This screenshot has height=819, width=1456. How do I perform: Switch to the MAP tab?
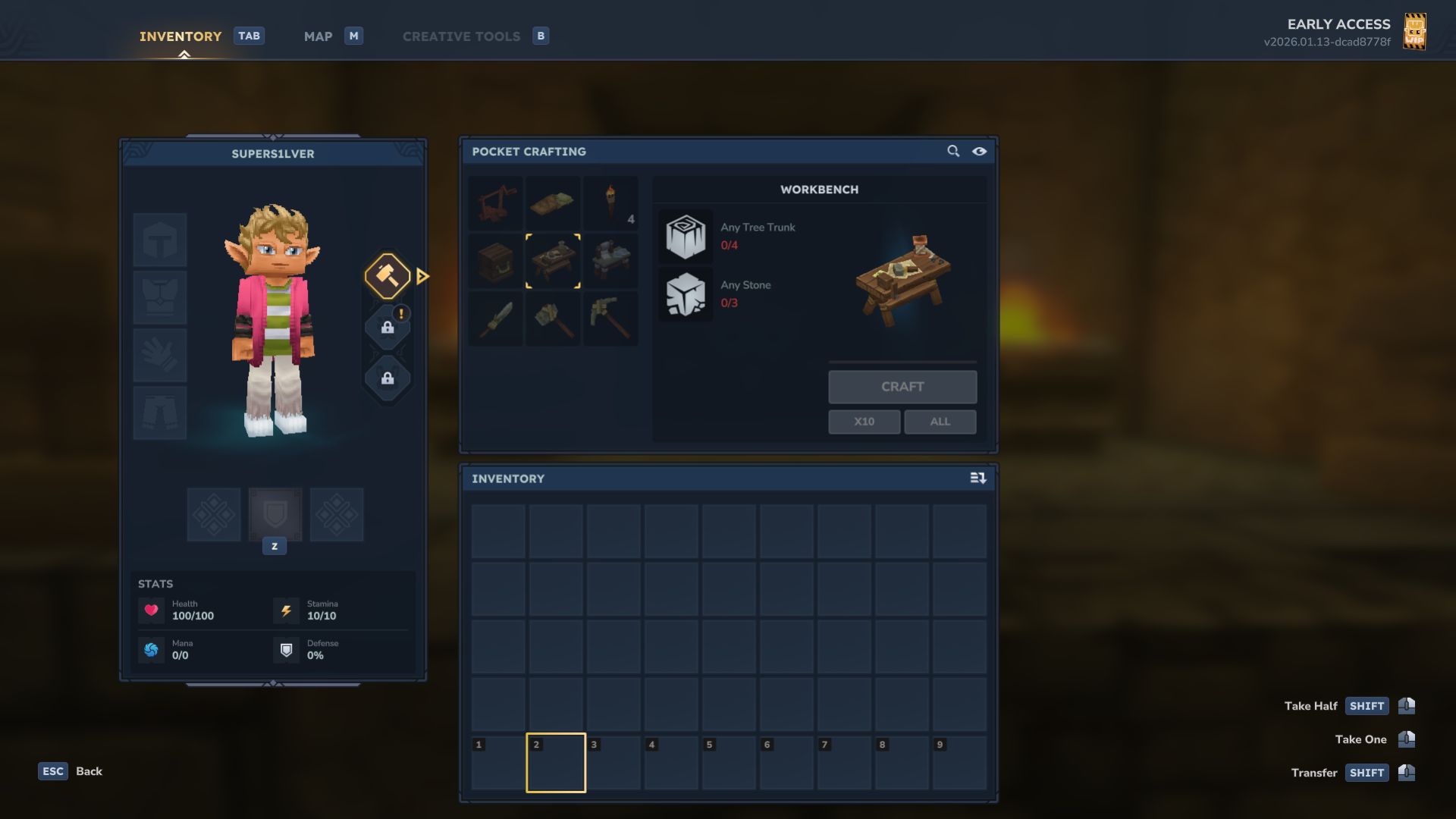pyautogui.click(x=318, y=36)
